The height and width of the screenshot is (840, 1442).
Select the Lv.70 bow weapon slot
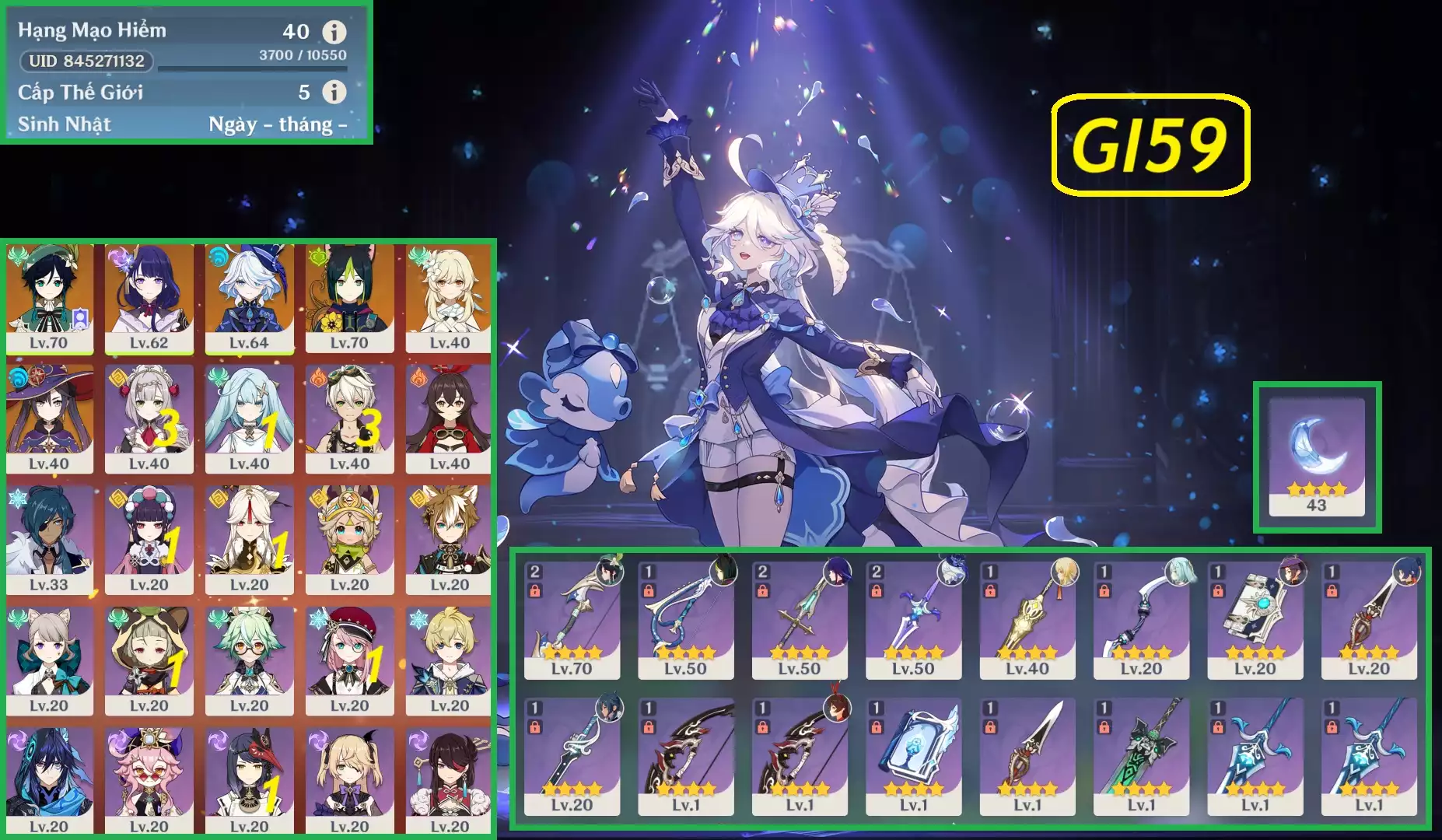(572, 620)
